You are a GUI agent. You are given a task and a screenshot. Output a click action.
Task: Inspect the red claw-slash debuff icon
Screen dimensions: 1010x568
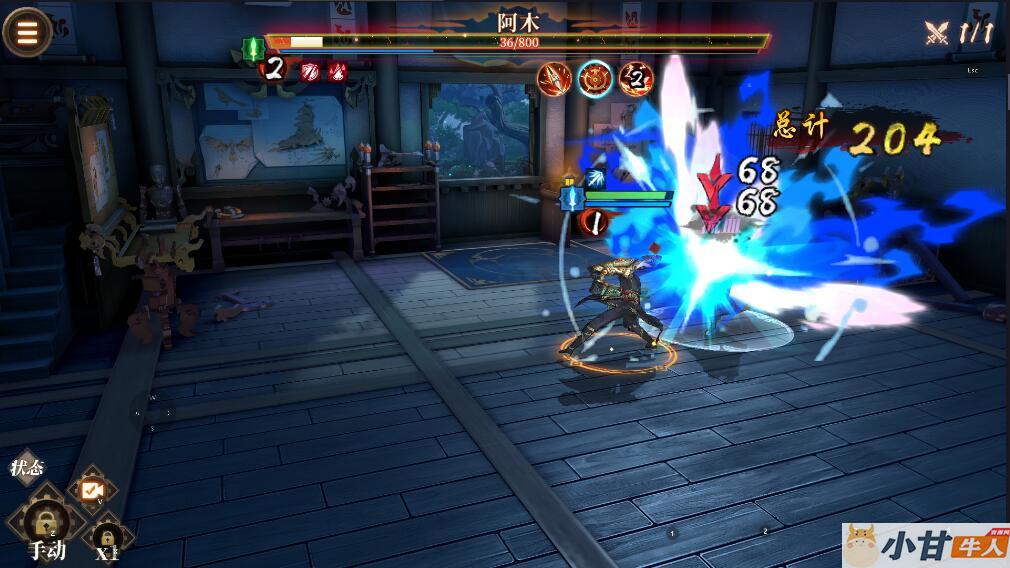pos(310,70)
